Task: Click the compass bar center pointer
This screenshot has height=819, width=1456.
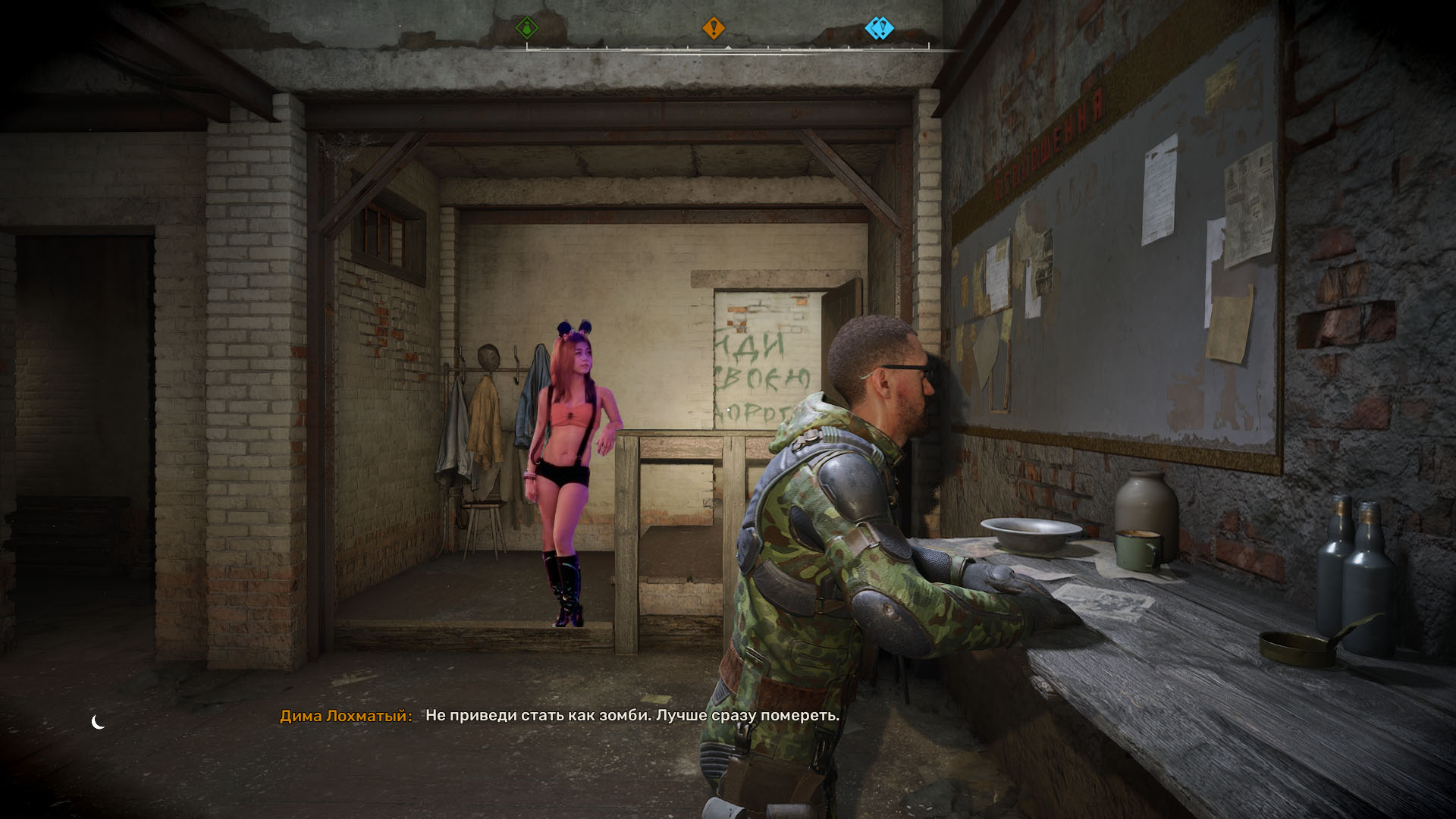Action: pyautogui.click(x=727, y=48)
